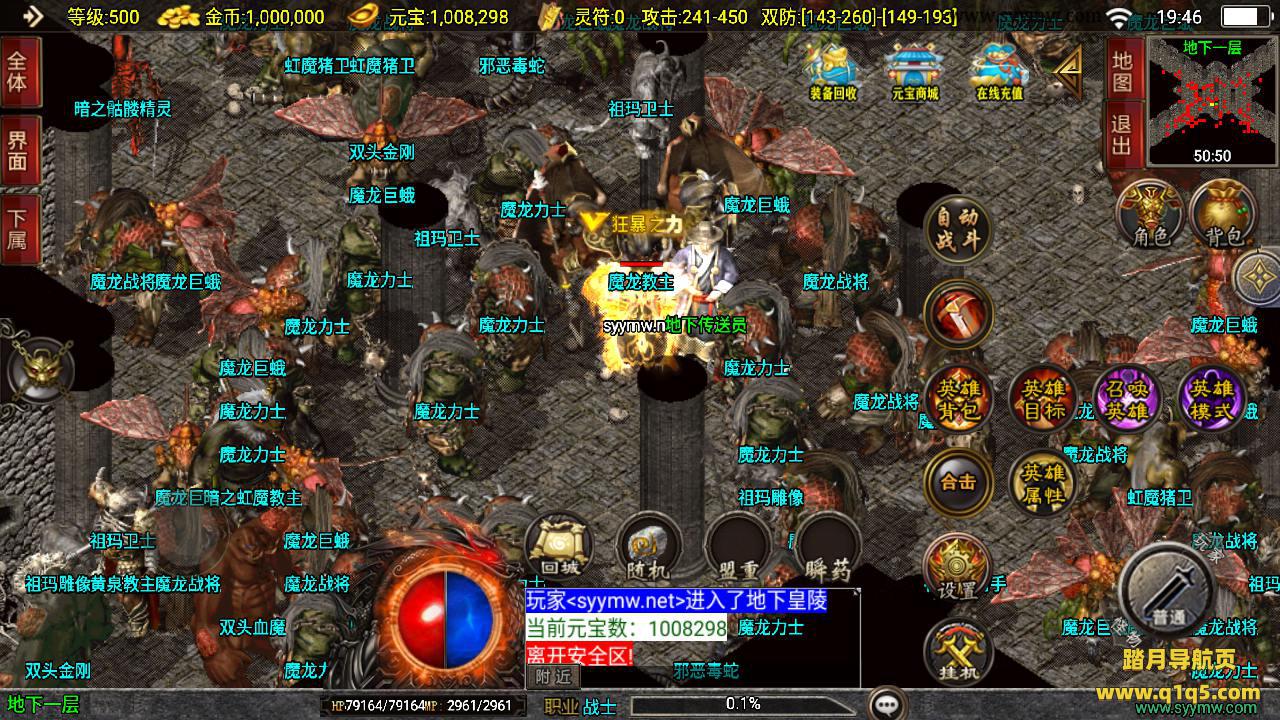1280x720 pixels.
Task: Select the 英雄目标 hero target button
Action: 1042,400
